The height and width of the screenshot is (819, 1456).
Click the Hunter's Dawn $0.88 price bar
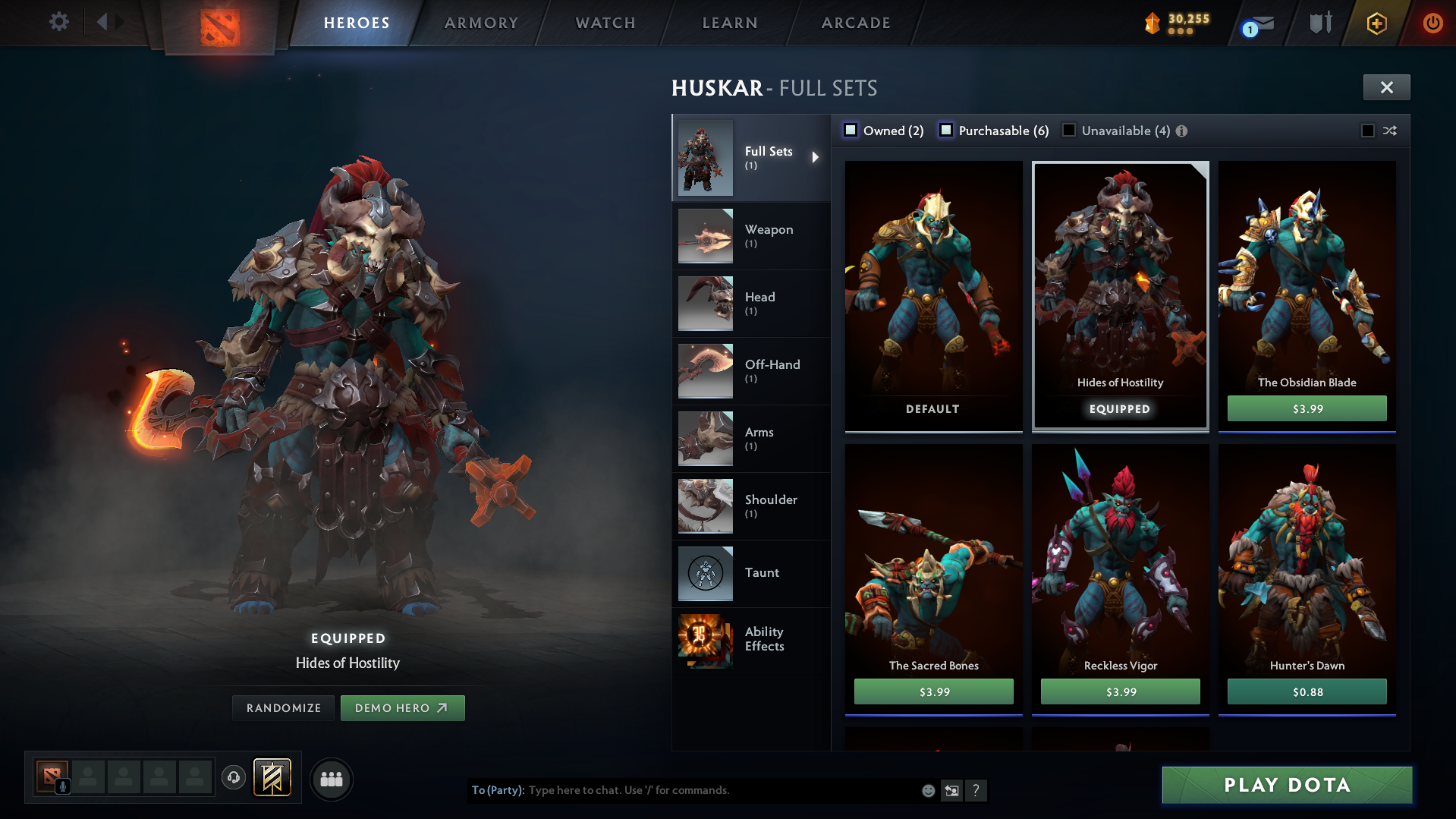pos(1307,691)
